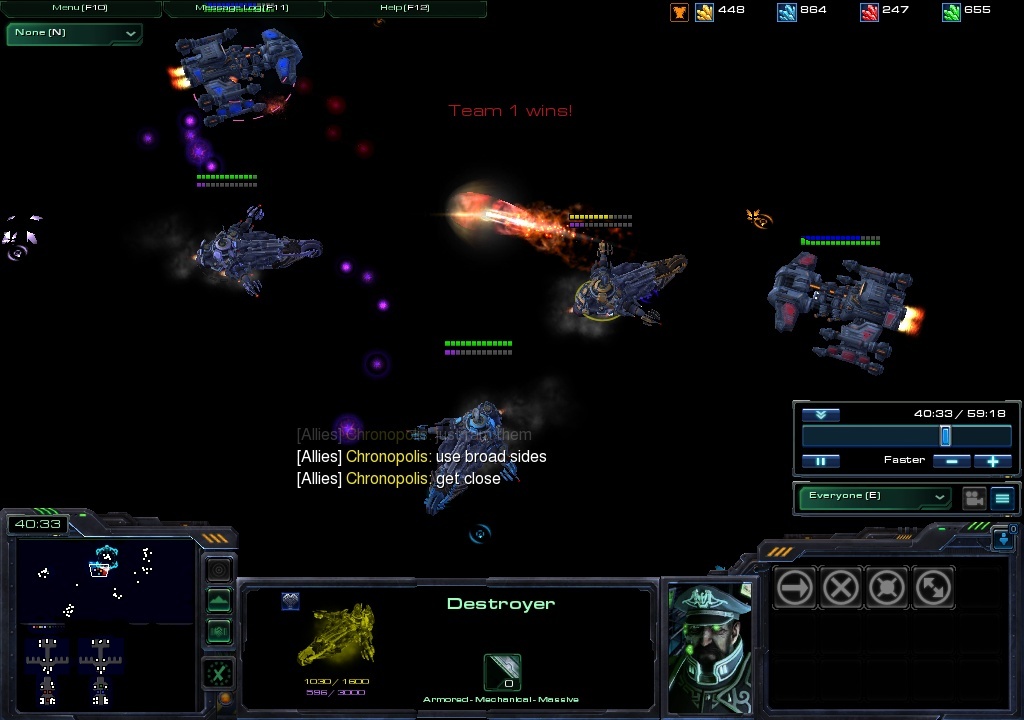The height and width of the screenshot is (720, 1024).
Task: Open the Message Log (F11)
Action: [x=244, y=8]
